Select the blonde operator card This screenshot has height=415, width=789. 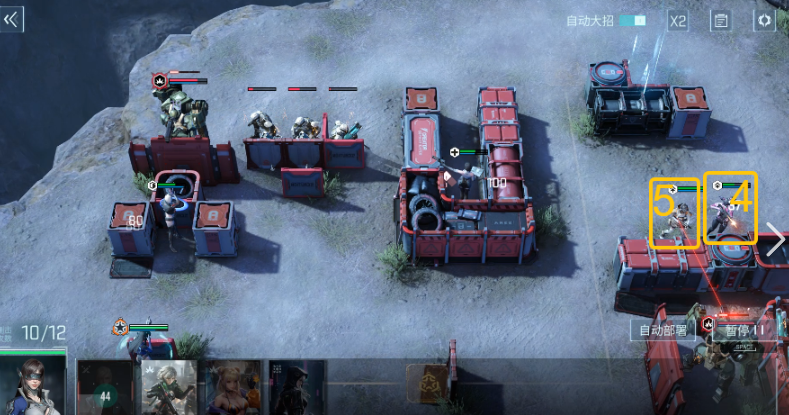click(231, 388)
